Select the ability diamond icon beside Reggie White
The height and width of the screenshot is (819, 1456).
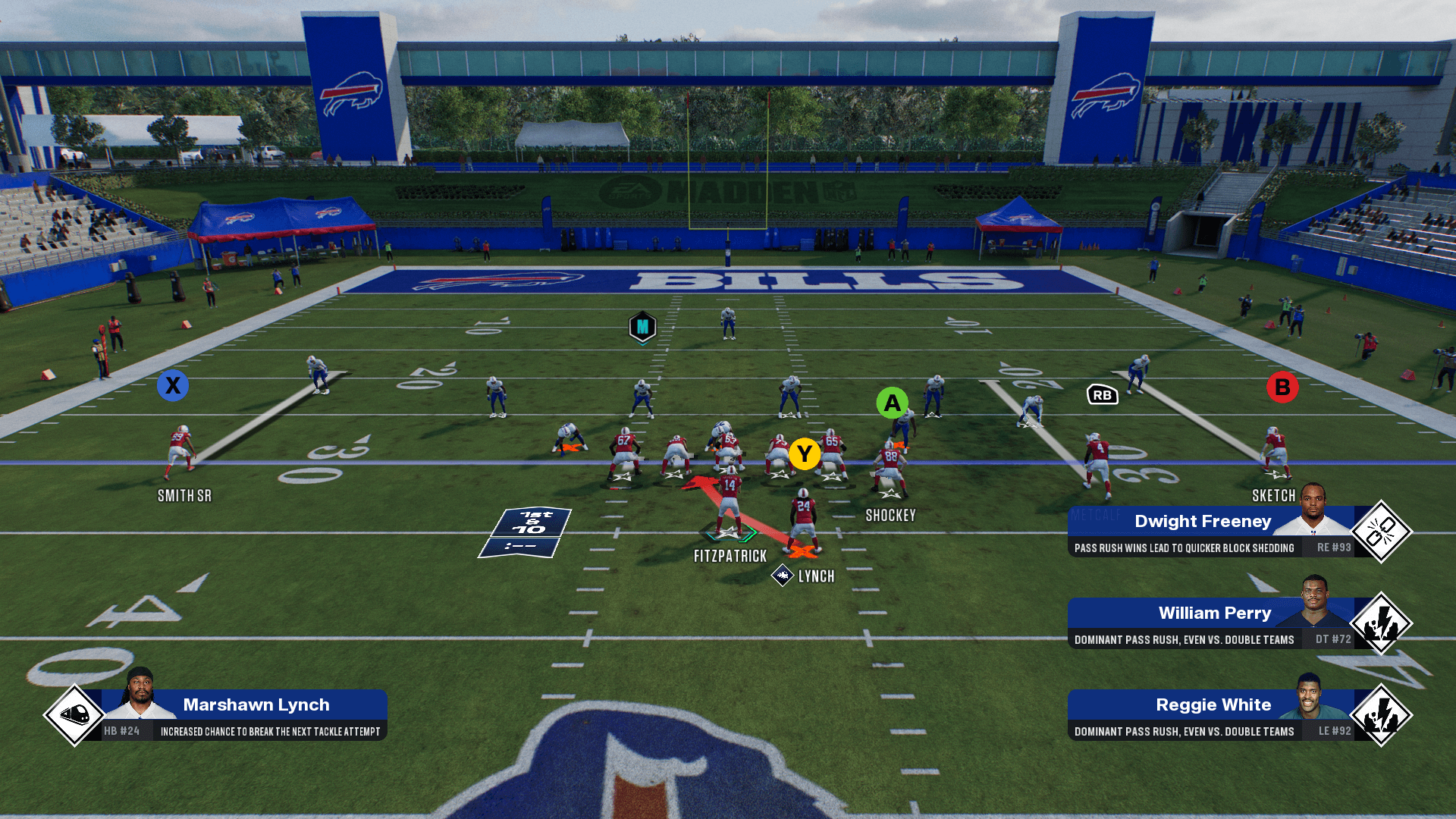pyautogui.click(x=1381, y=715)
